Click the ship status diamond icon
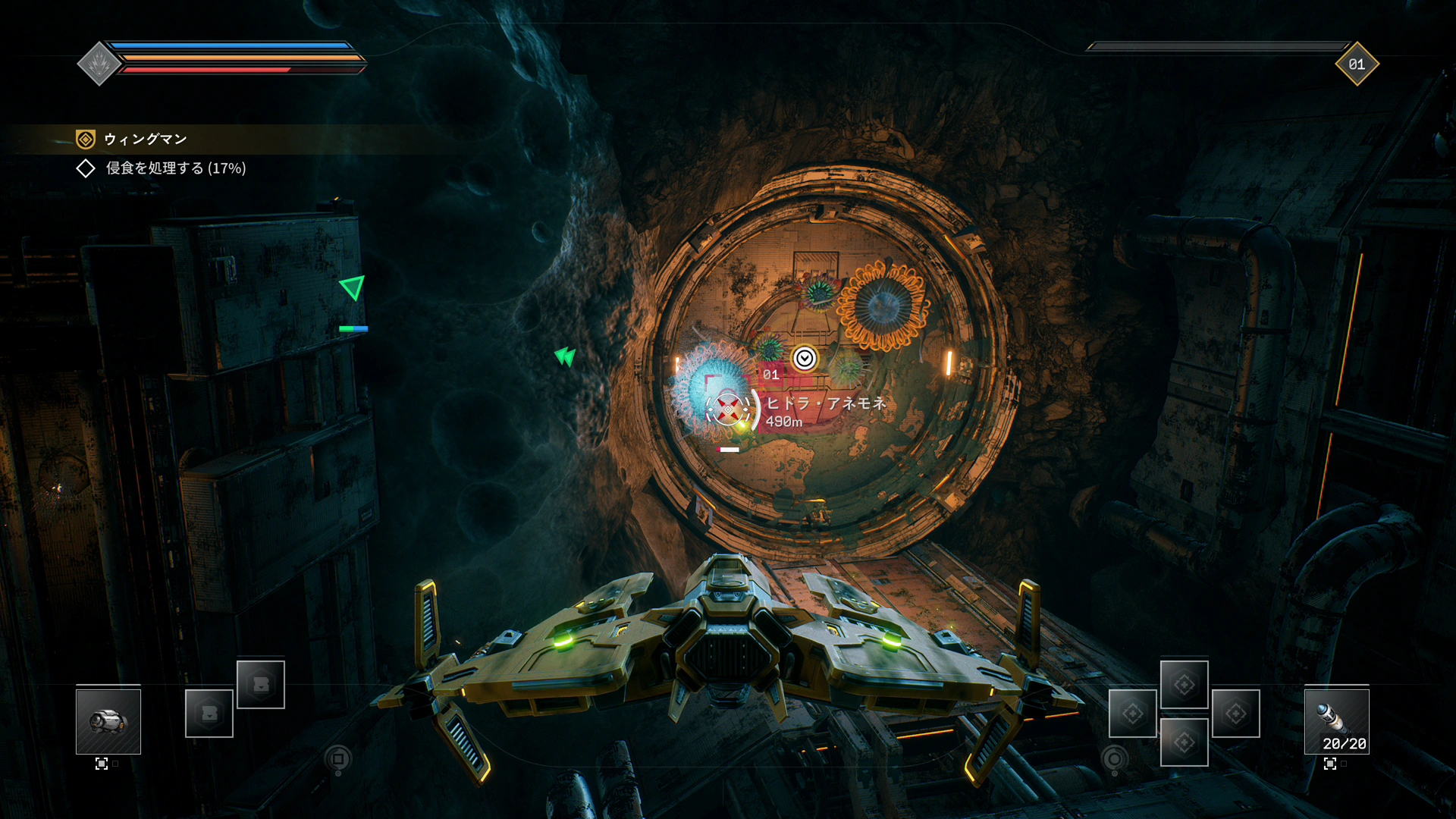Viewport: 1456px width, 819px height. [99, 64]
